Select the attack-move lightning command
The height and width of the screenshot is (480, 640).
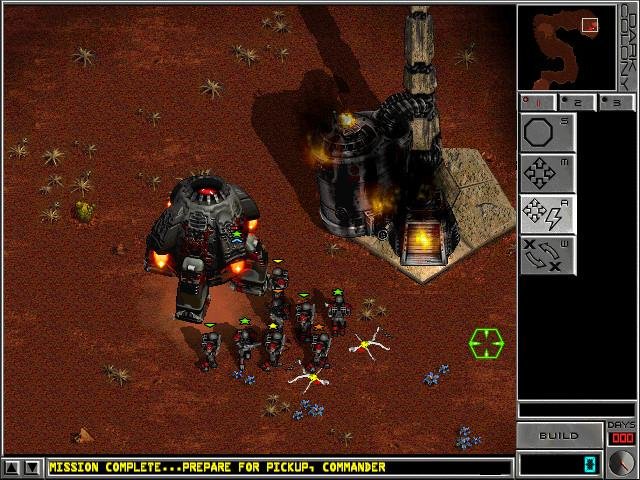click(547, 214)
